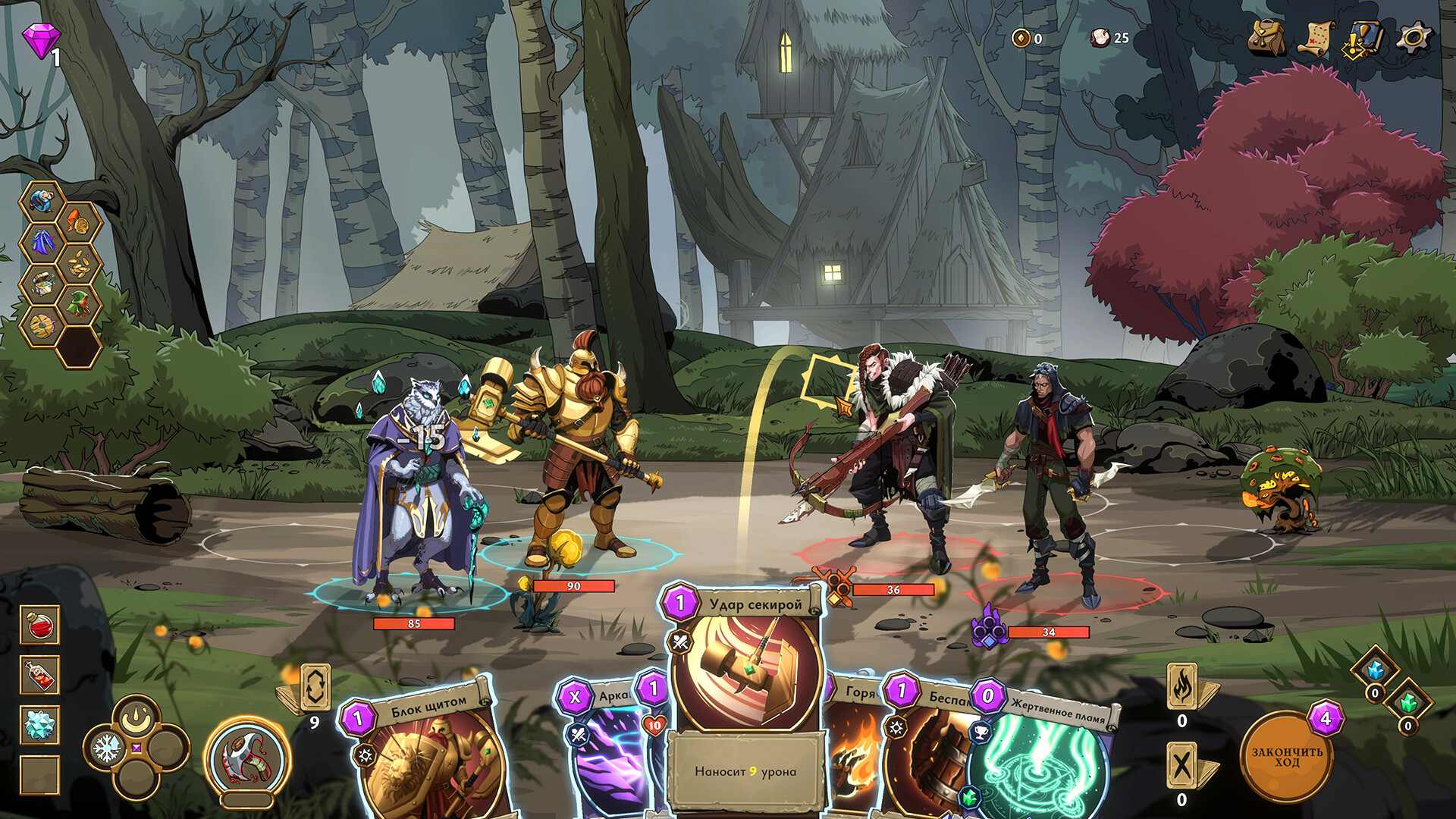
Task: Open the backpack inventory
Action: click(x=1266, y=37)
